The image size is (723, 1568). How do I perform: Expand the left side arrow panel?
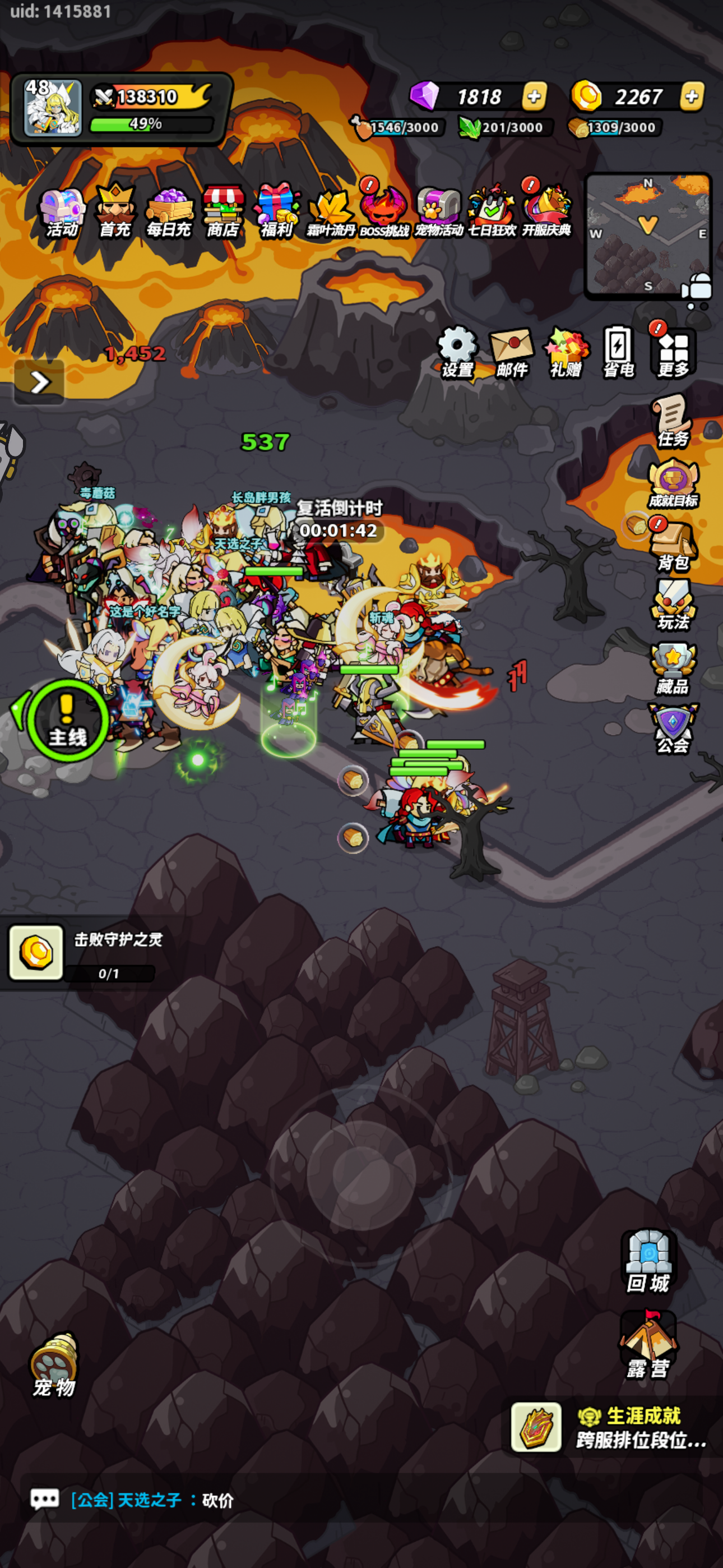tap(40, 382)
